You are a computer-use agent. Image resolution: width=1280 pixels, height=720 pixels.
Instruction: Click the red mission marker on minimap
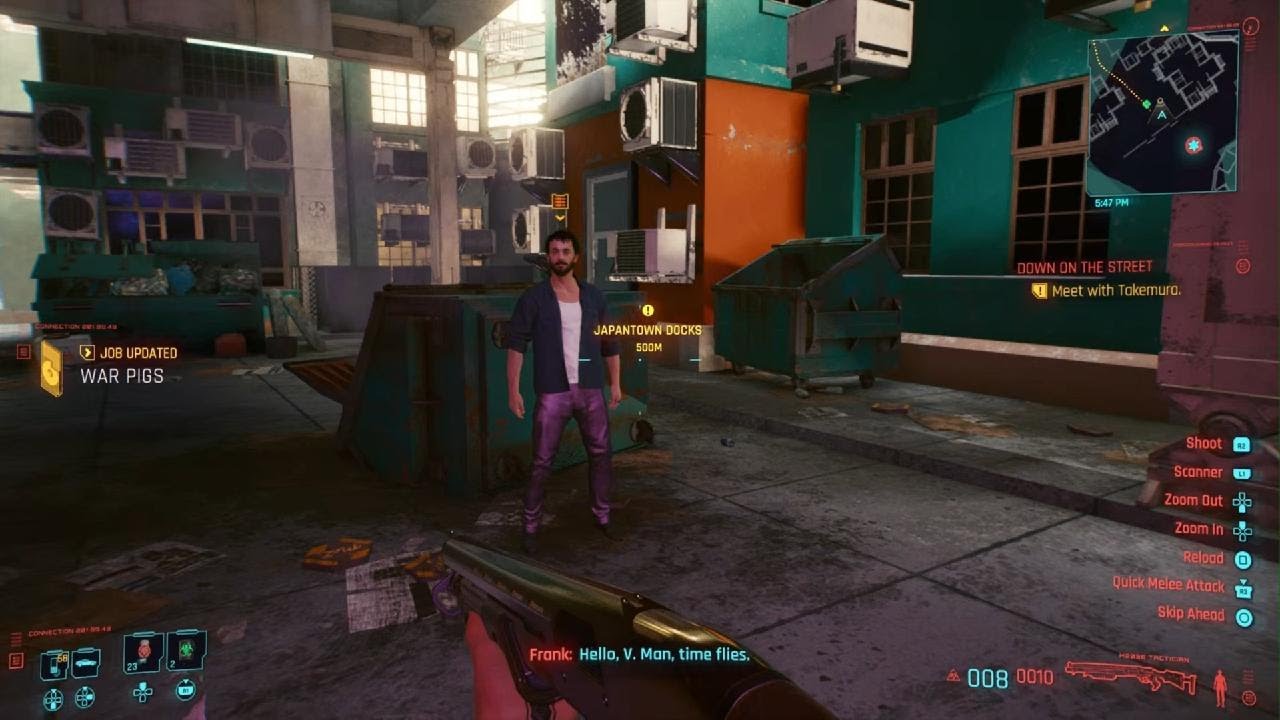[1192, 145]
